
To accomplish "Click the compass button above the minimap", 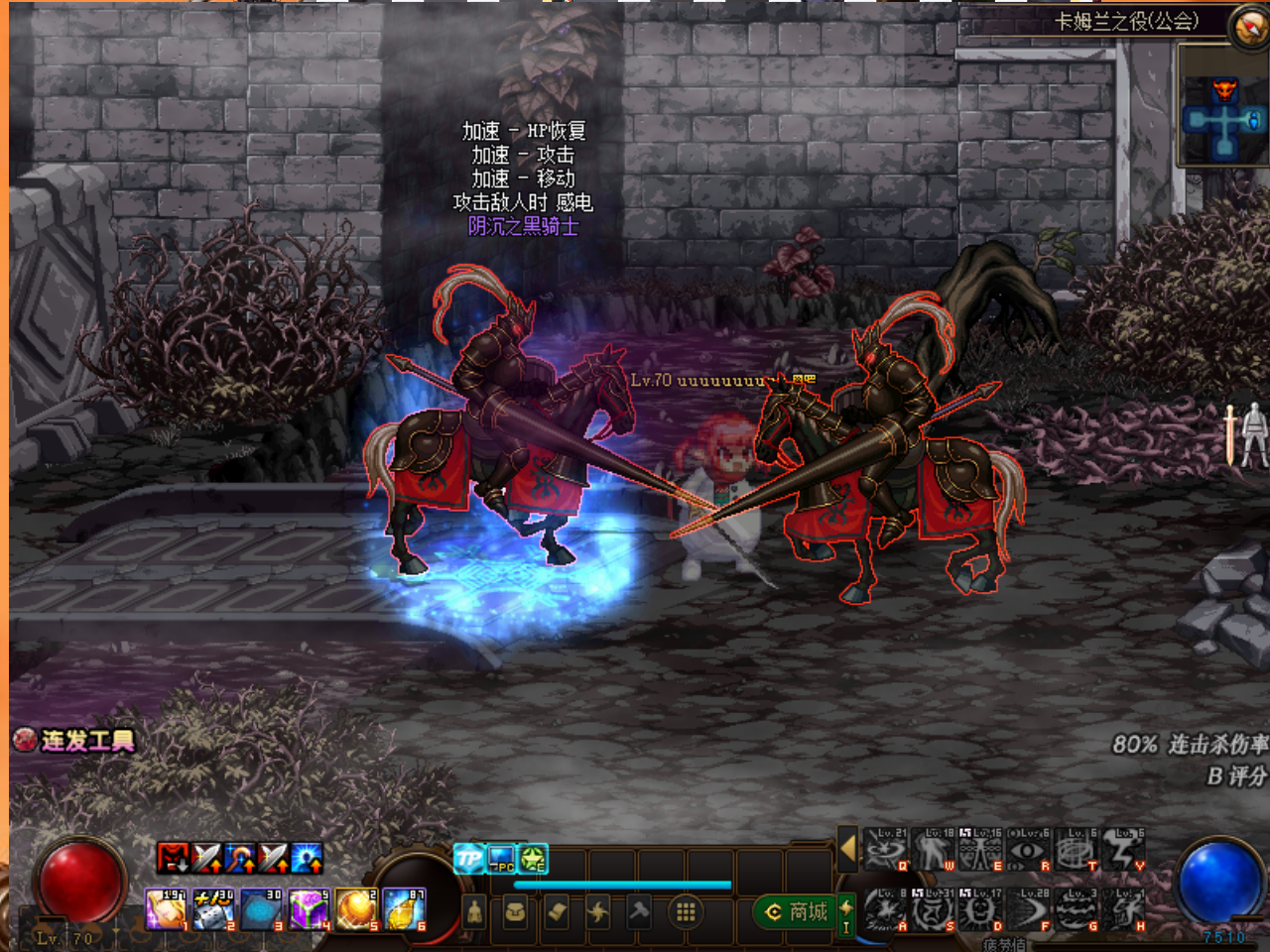I will click(1249, 26).
